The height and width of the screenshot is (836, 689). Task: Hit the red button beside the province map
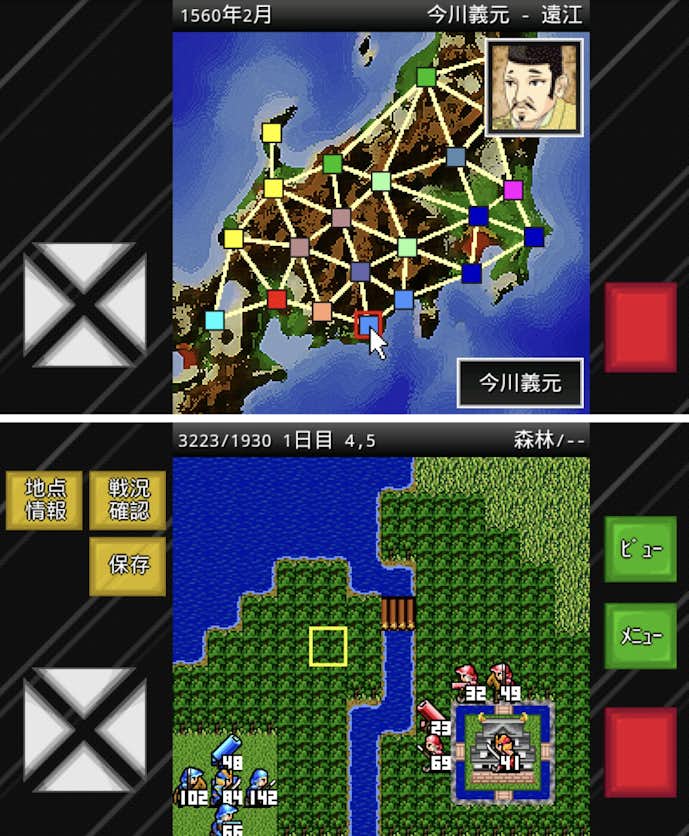(640, 327)
